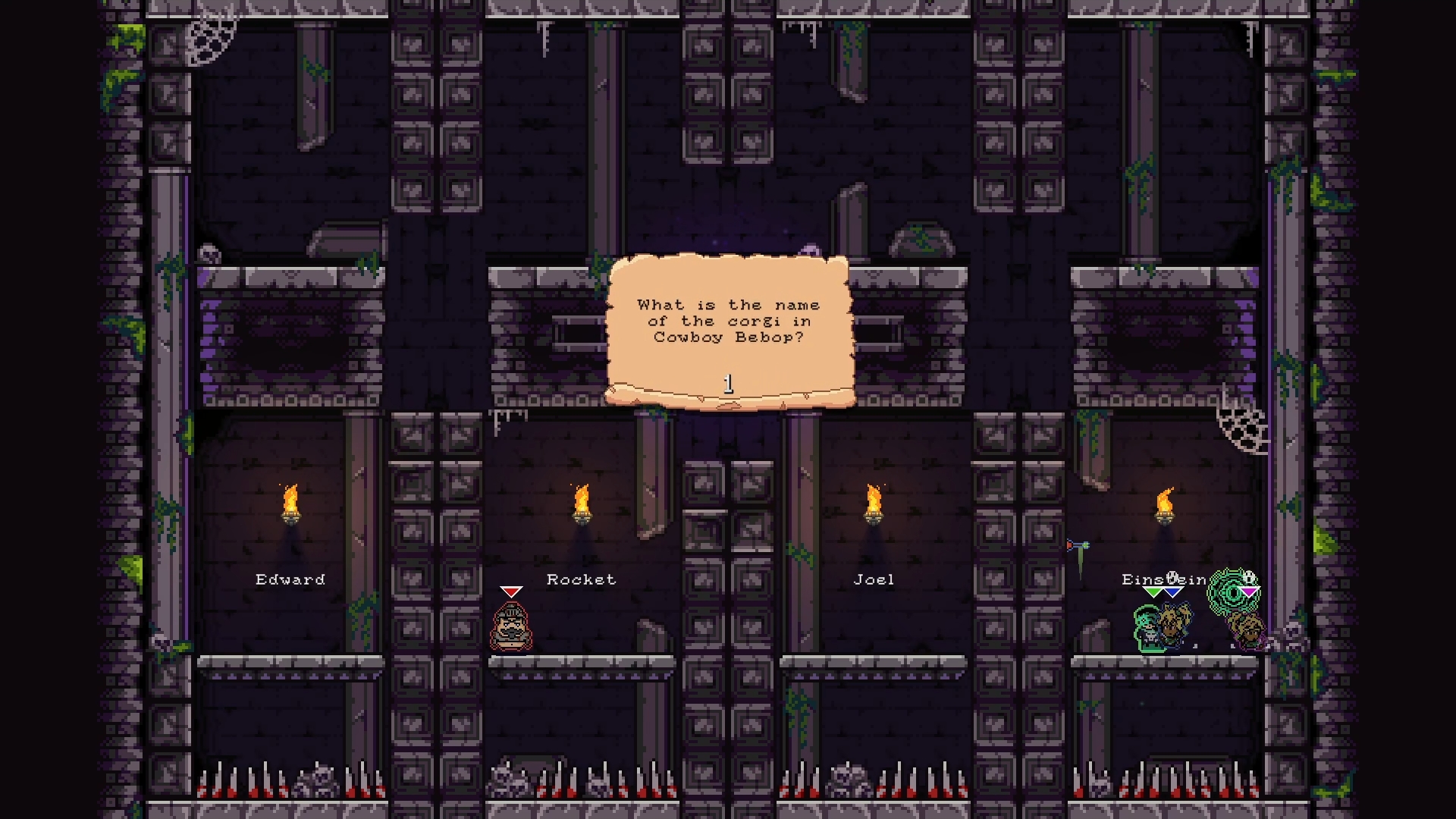Click the Rocket zone name text
1456x819 pixels.
[582, 579]
